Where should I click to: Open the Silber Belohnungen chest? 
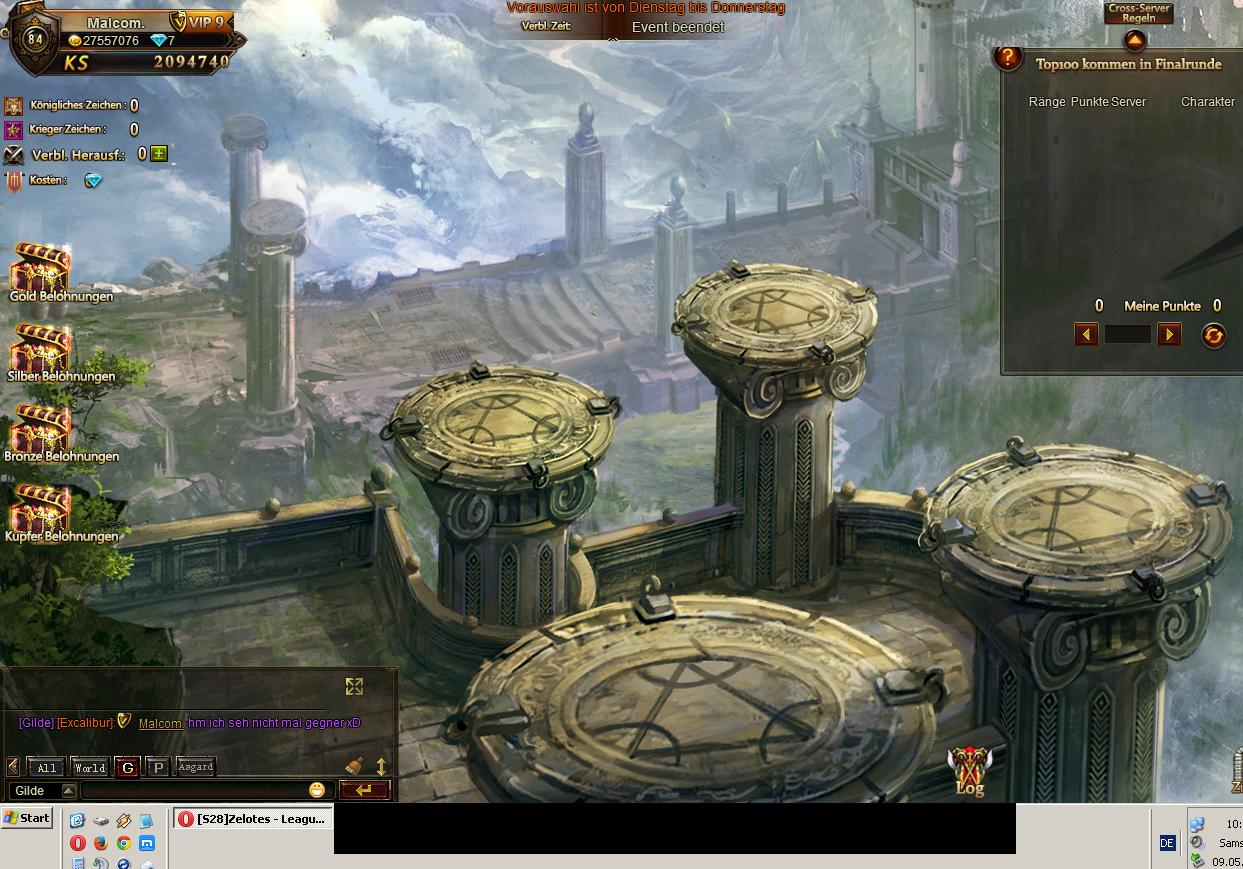tap(41, 348)
